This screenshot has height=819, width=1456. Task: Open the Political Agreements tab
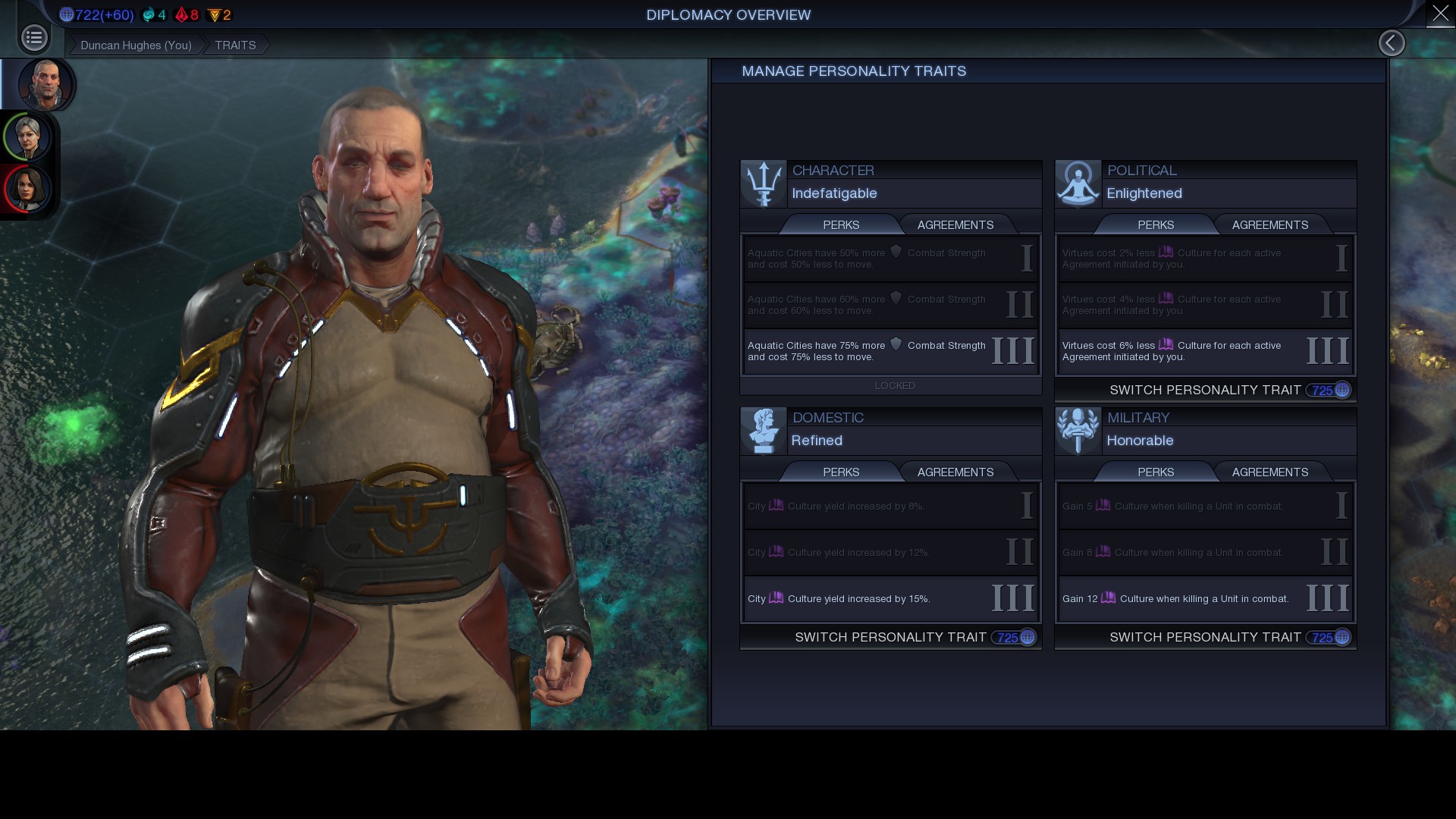pos(1269,225)
